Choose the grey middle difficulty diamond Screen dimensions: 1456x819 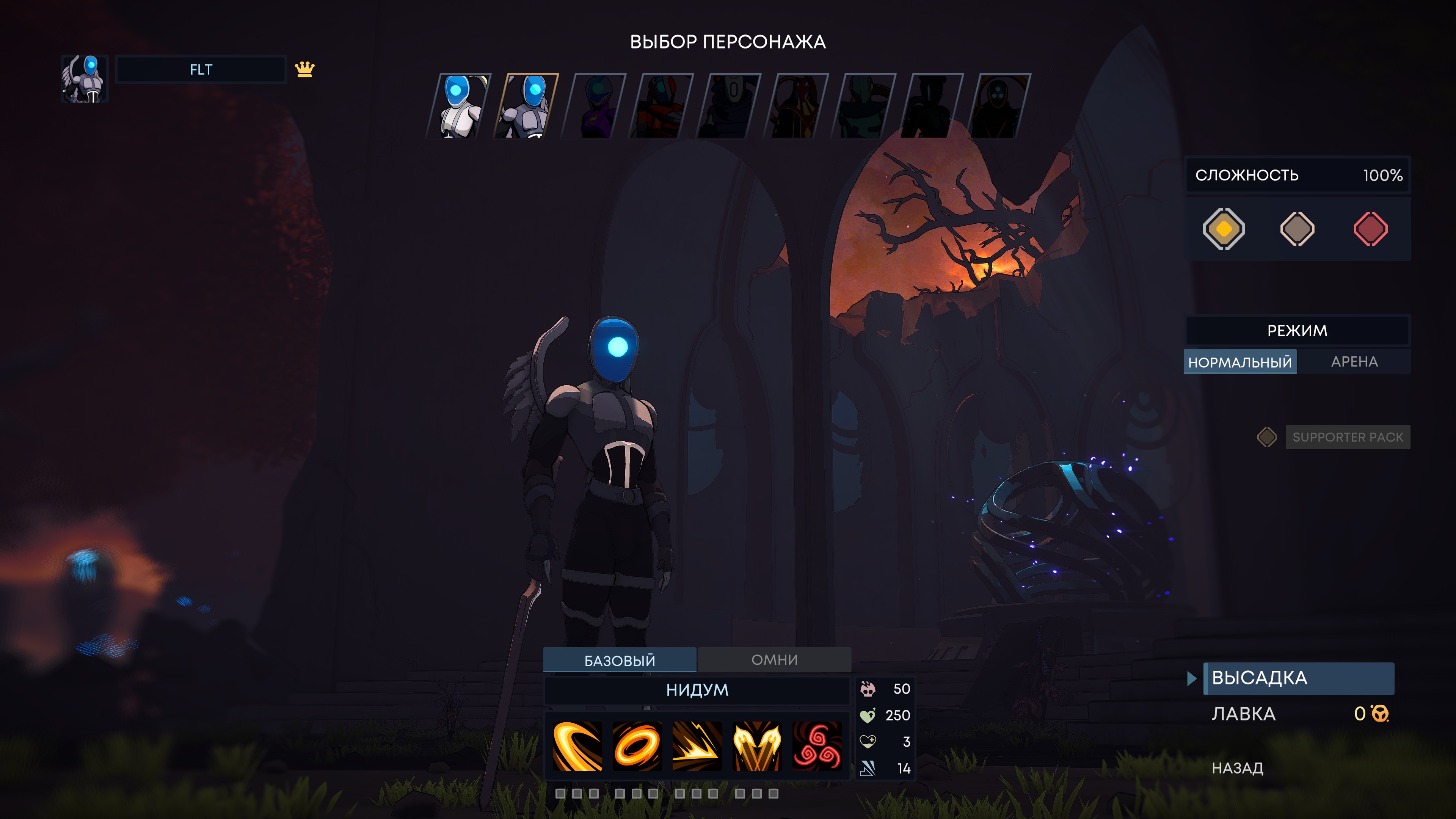click(1297, 229)
